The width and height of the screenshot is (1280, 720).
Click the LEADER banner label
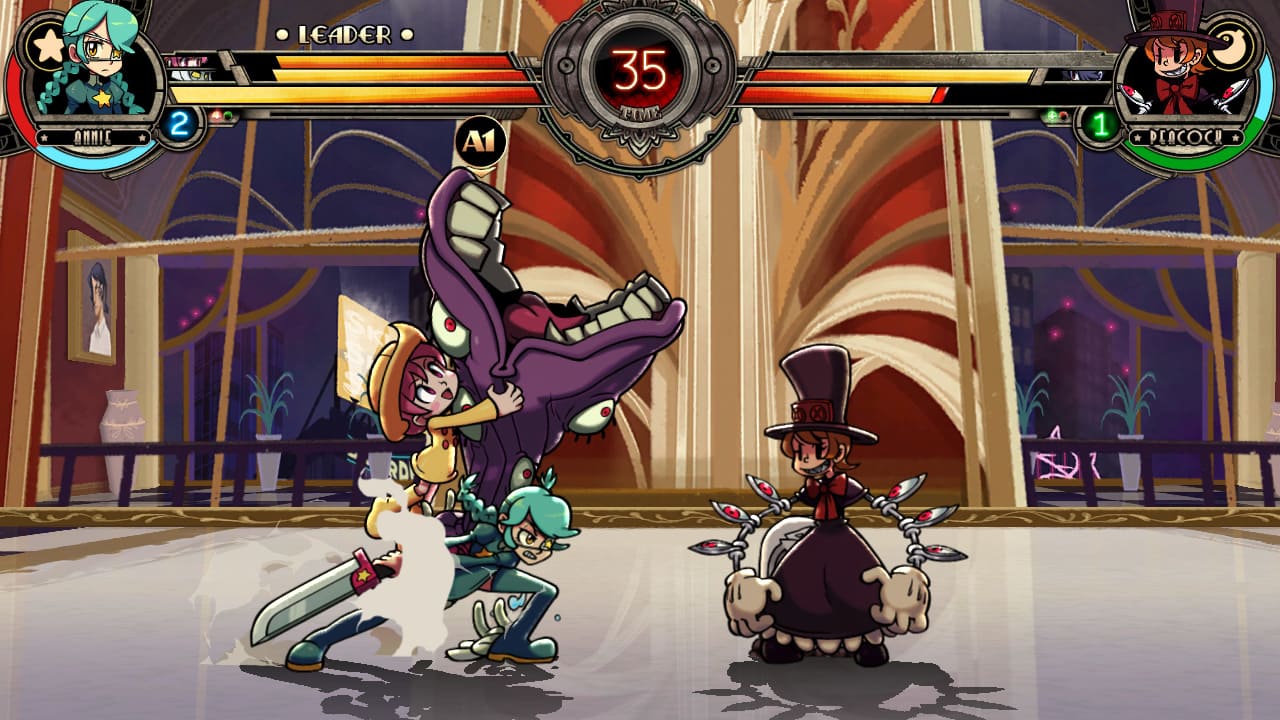tap(344, 33)
